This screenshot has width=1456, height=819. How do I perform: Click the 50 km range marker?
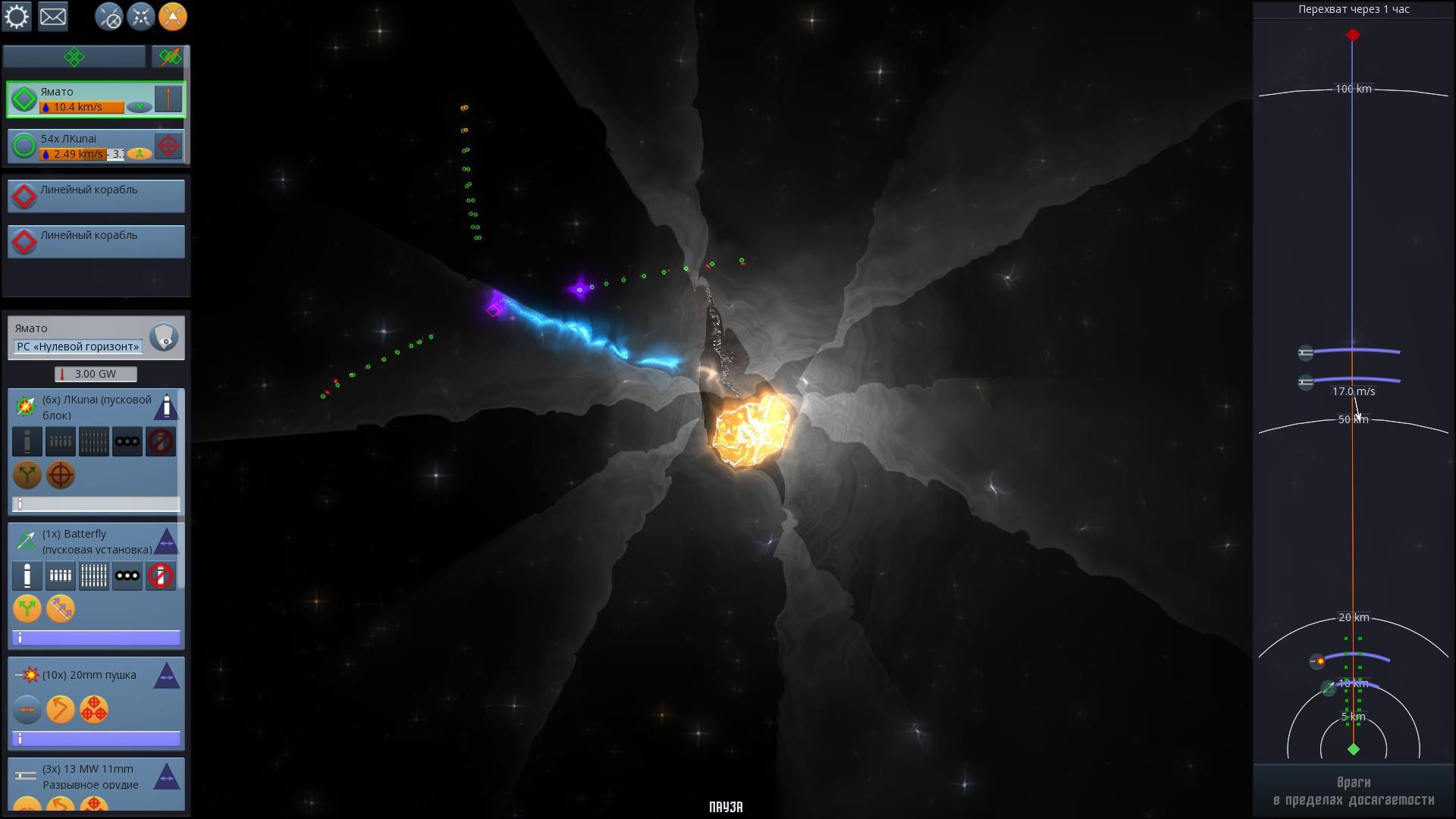coord(1353,419)
